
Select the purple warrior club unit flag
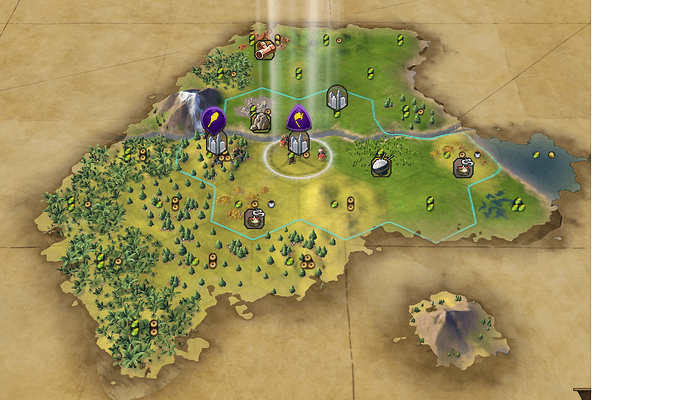tap(213, 120)
